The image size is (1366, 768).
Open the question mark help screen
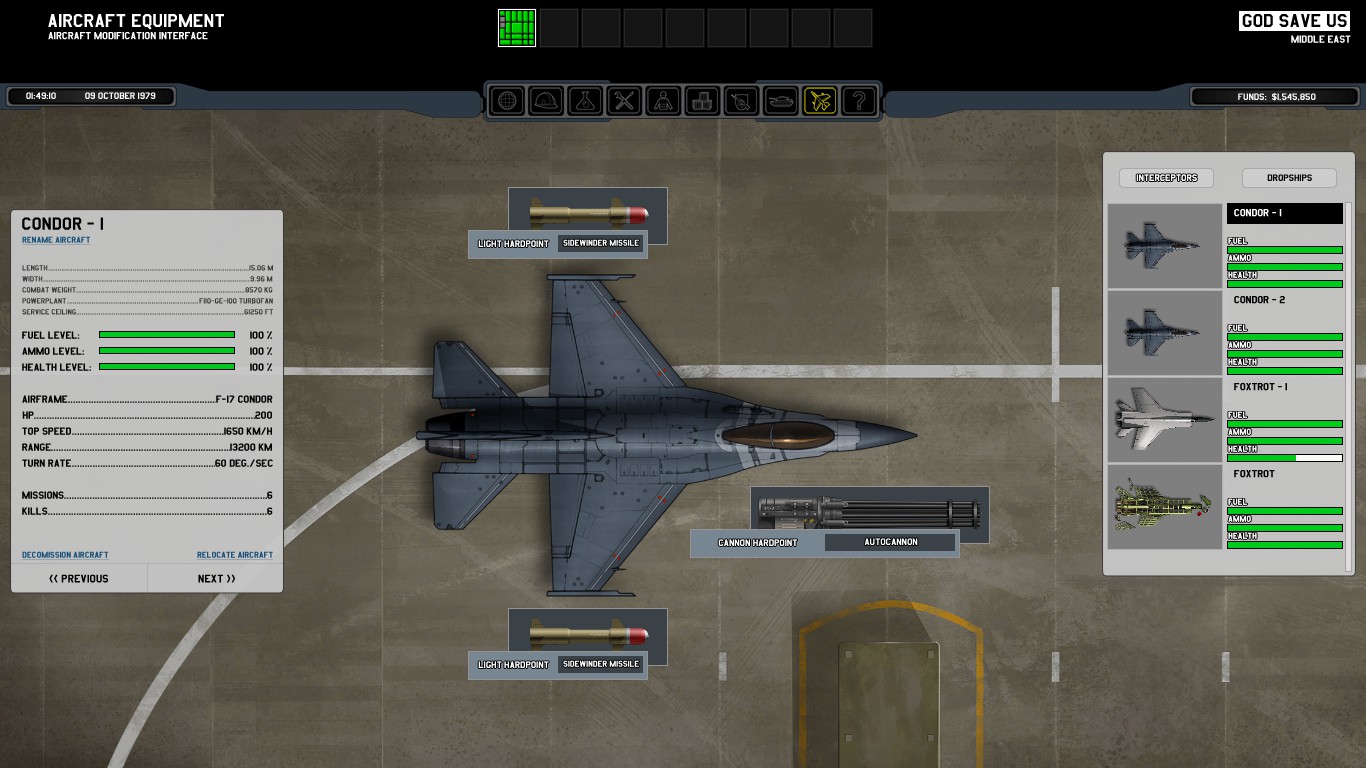pos(858,101)
